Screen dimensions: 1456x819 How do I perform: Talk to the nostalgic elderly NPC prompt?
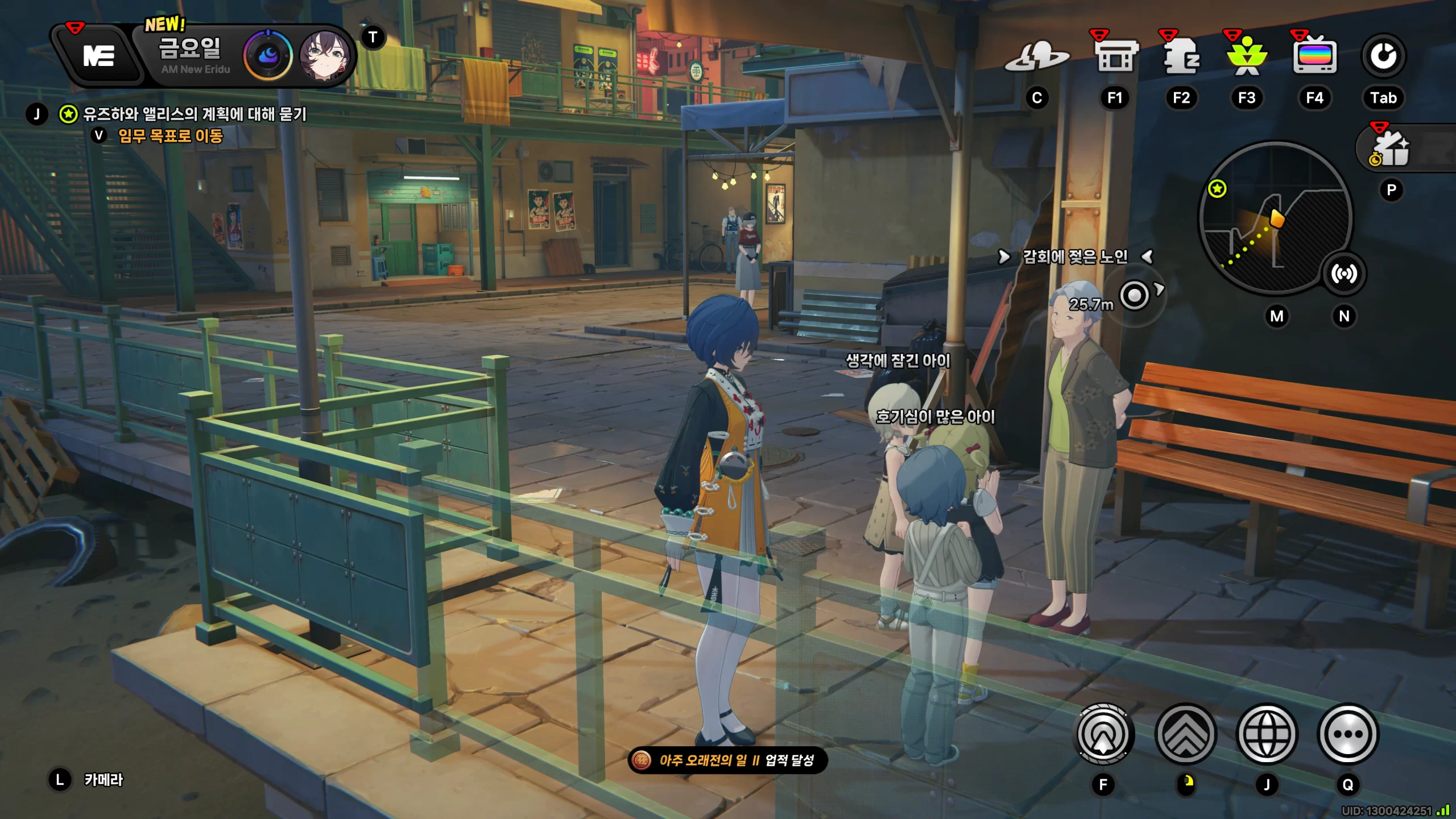point(1074,257)
